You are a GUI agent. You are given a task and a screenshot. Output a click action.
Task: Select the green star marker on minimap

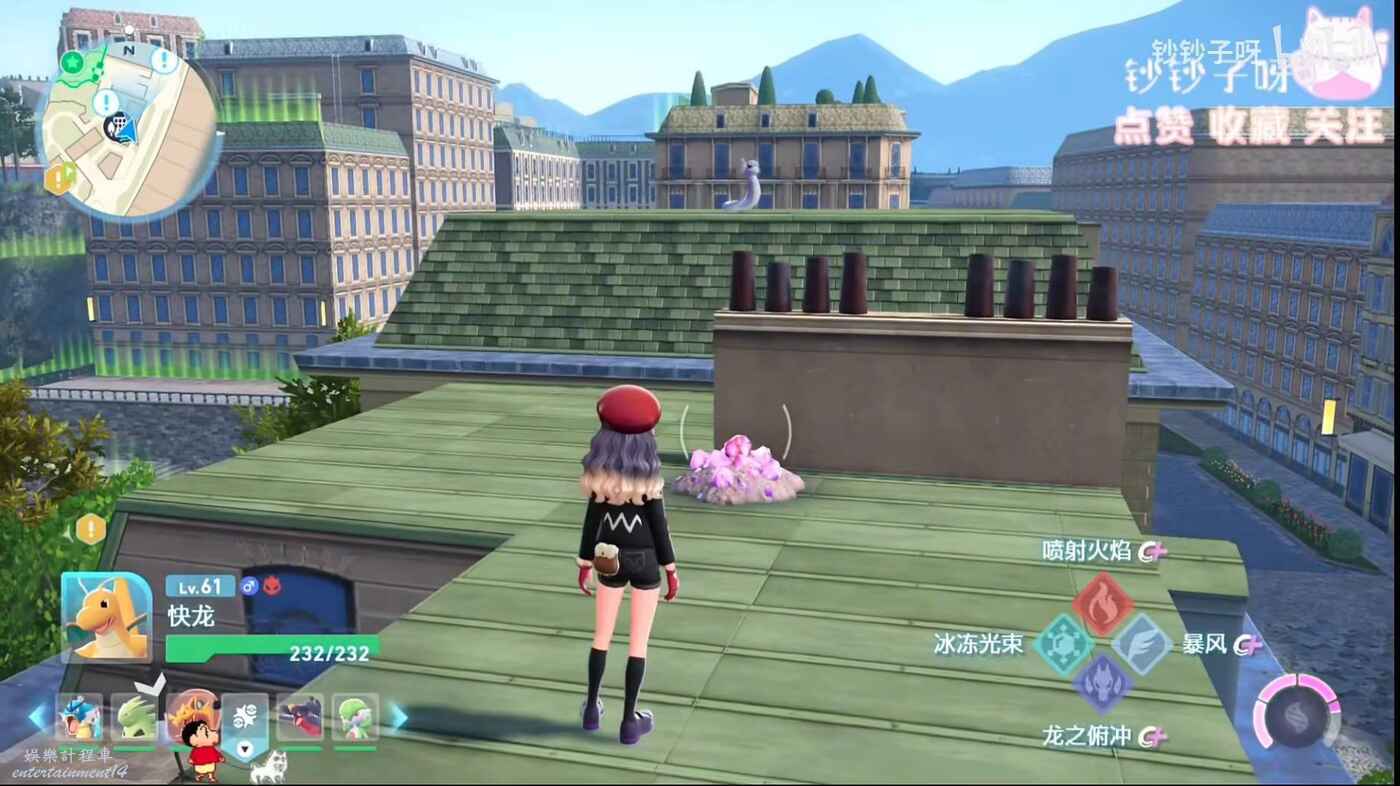pyautogui.click(x=71, y=62)
